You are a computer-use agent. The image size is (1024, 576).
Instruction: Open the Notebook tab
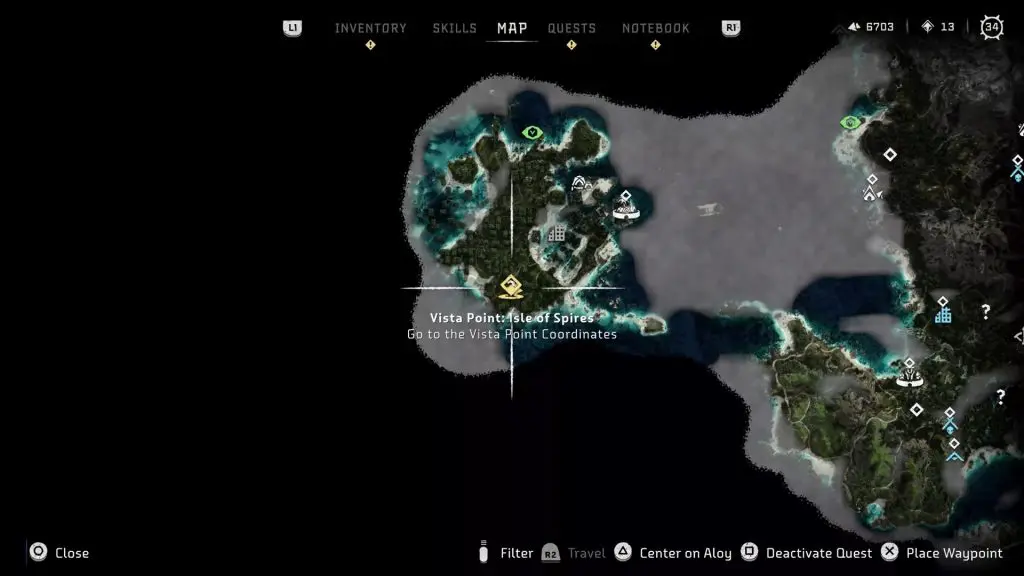[x=655, y=28]
